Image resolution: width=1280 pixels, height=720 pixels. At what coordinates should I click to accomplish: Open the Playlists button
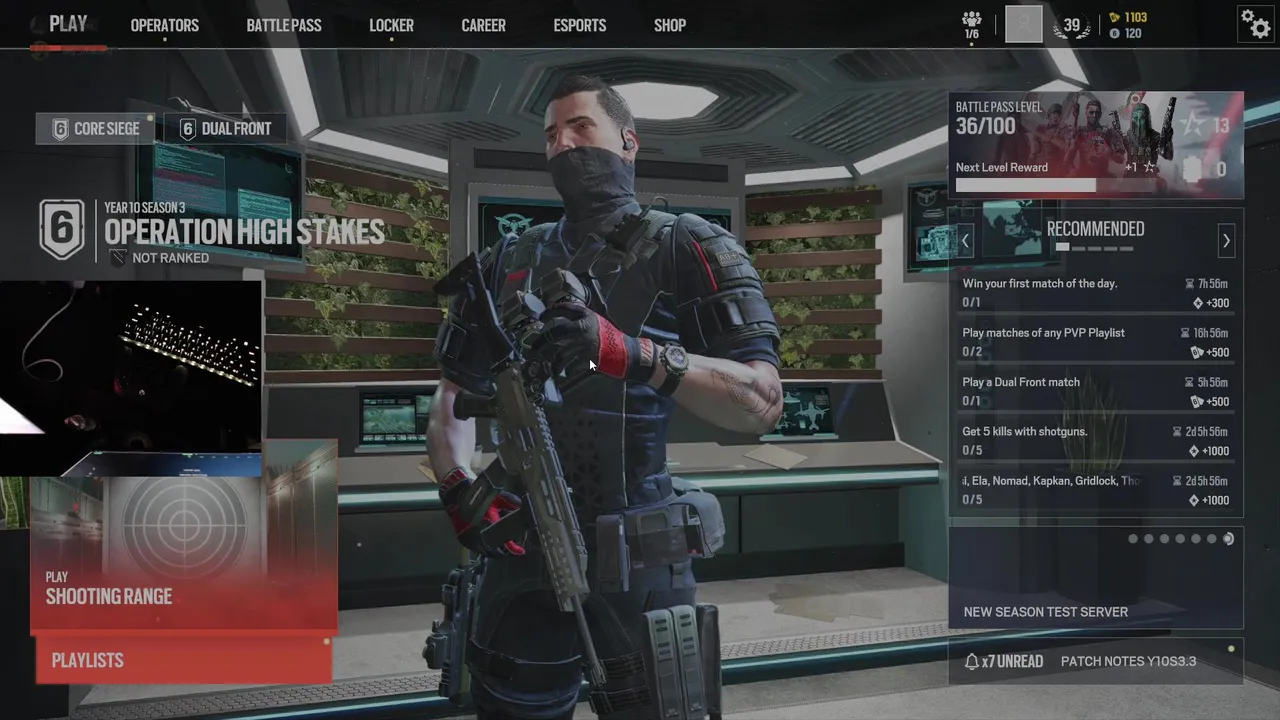[183, 660]
